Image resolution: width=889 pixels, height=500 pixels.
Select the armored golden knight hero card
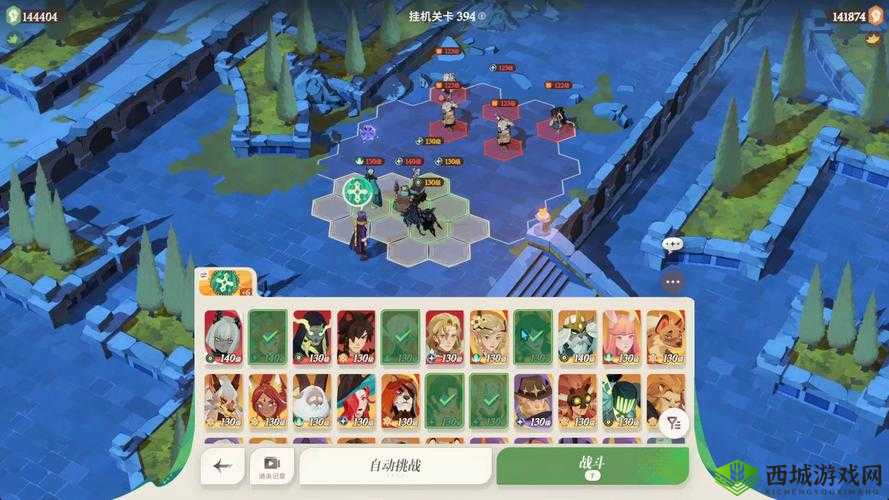tap(577, 336)
